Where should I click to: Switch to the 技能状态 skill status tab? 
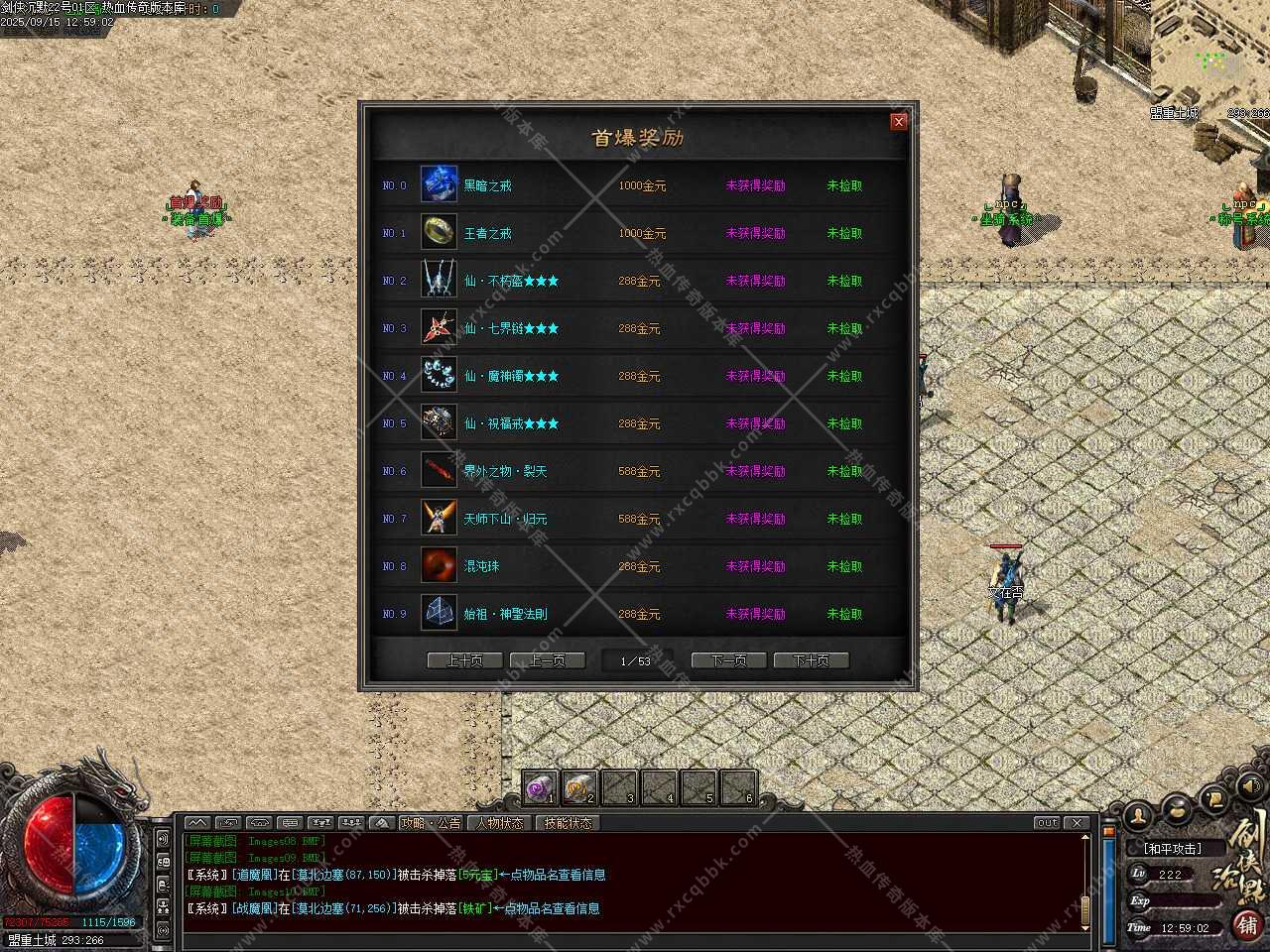(x=568, y=823)
